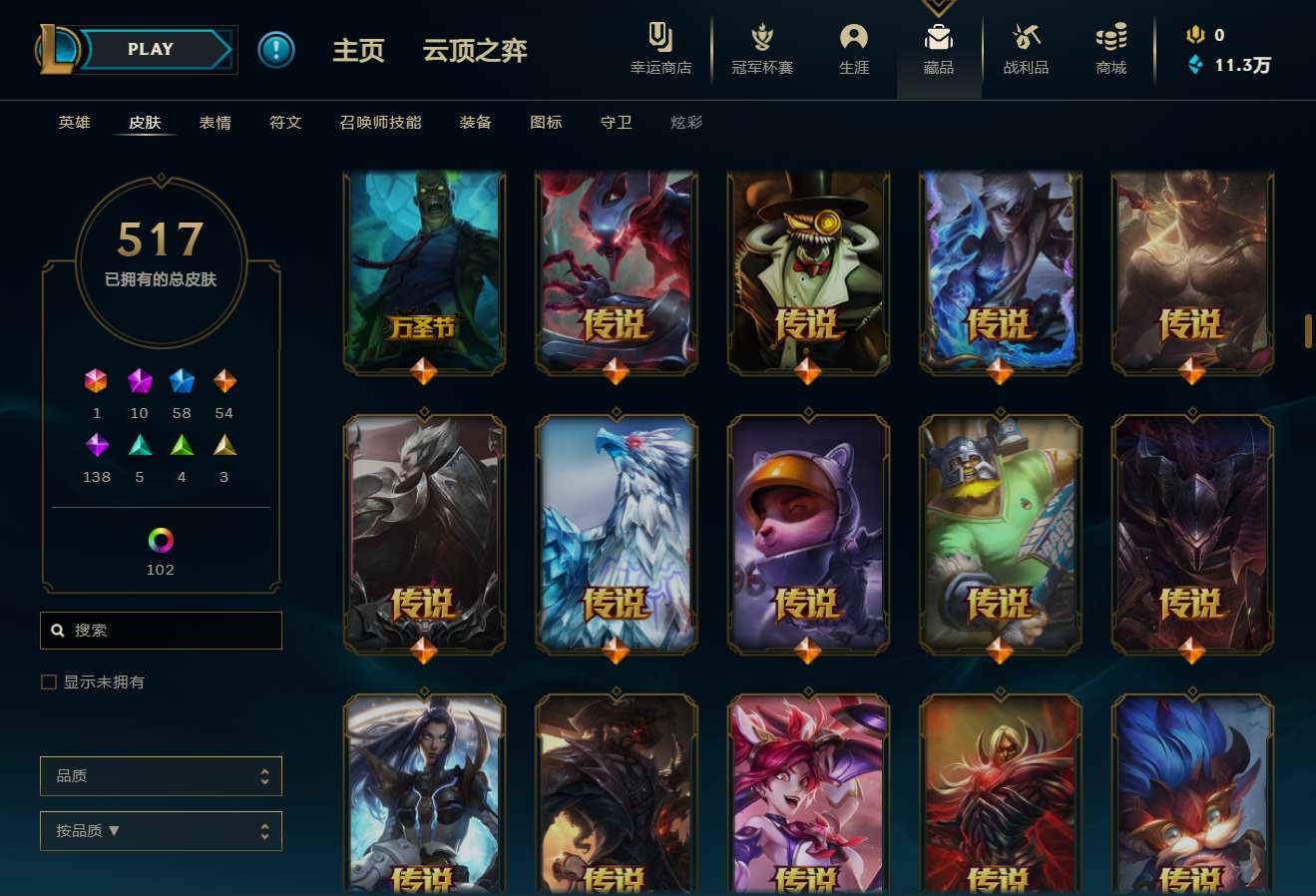The height and width of the screenshot is (896, 1316).
Task: Open the 品质 filter dropdown
Action: pyautogui.click(x=161, y=775)
